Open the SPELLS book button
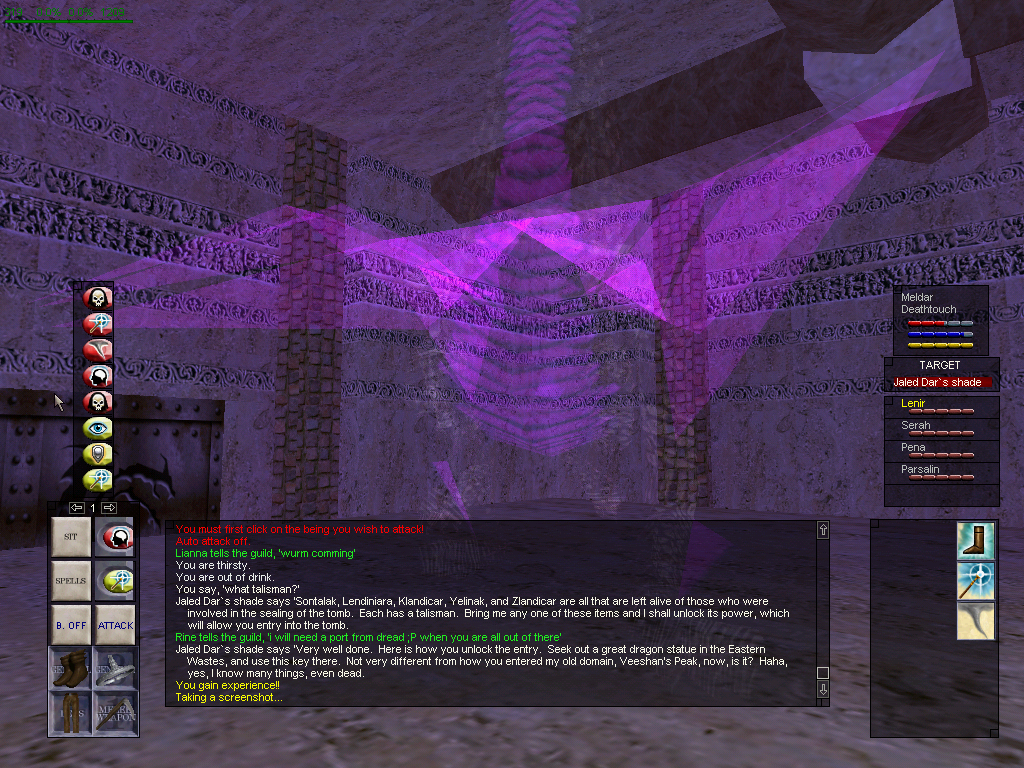1024x768 pixels. 71,581
